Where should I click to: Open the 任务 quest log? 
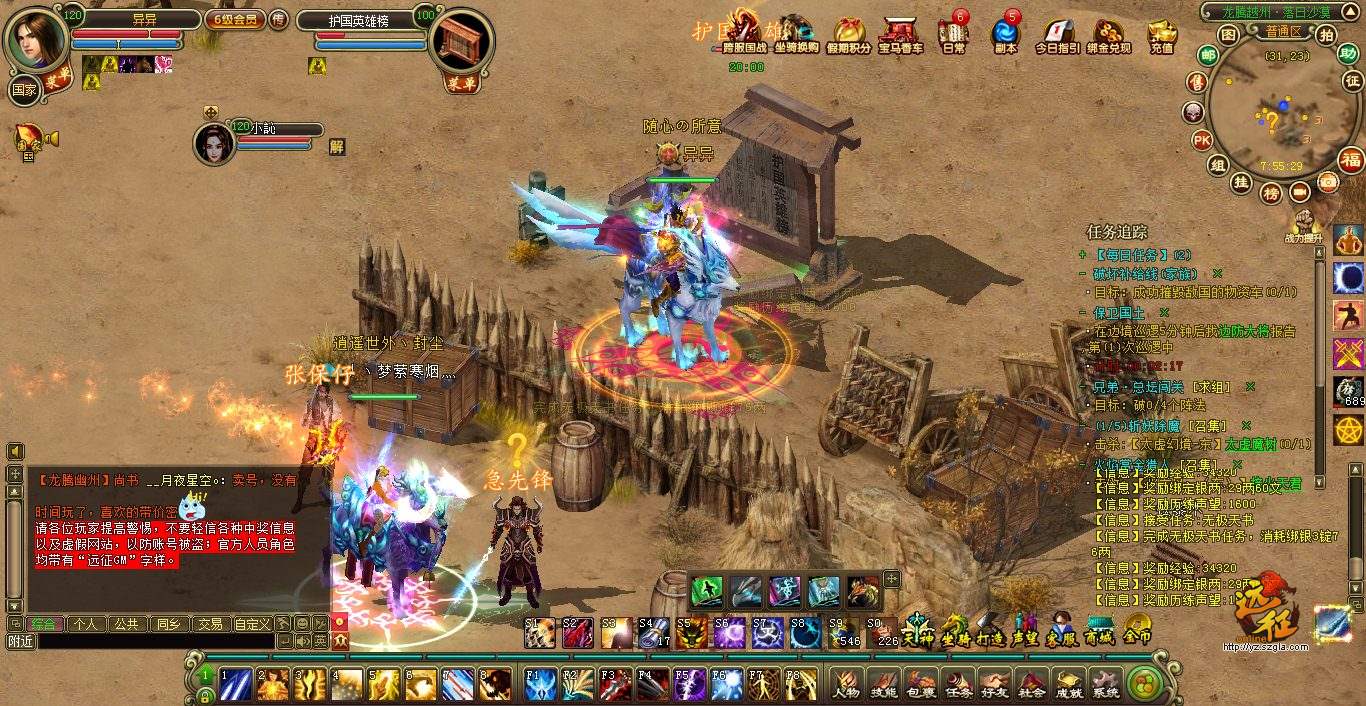958,684
